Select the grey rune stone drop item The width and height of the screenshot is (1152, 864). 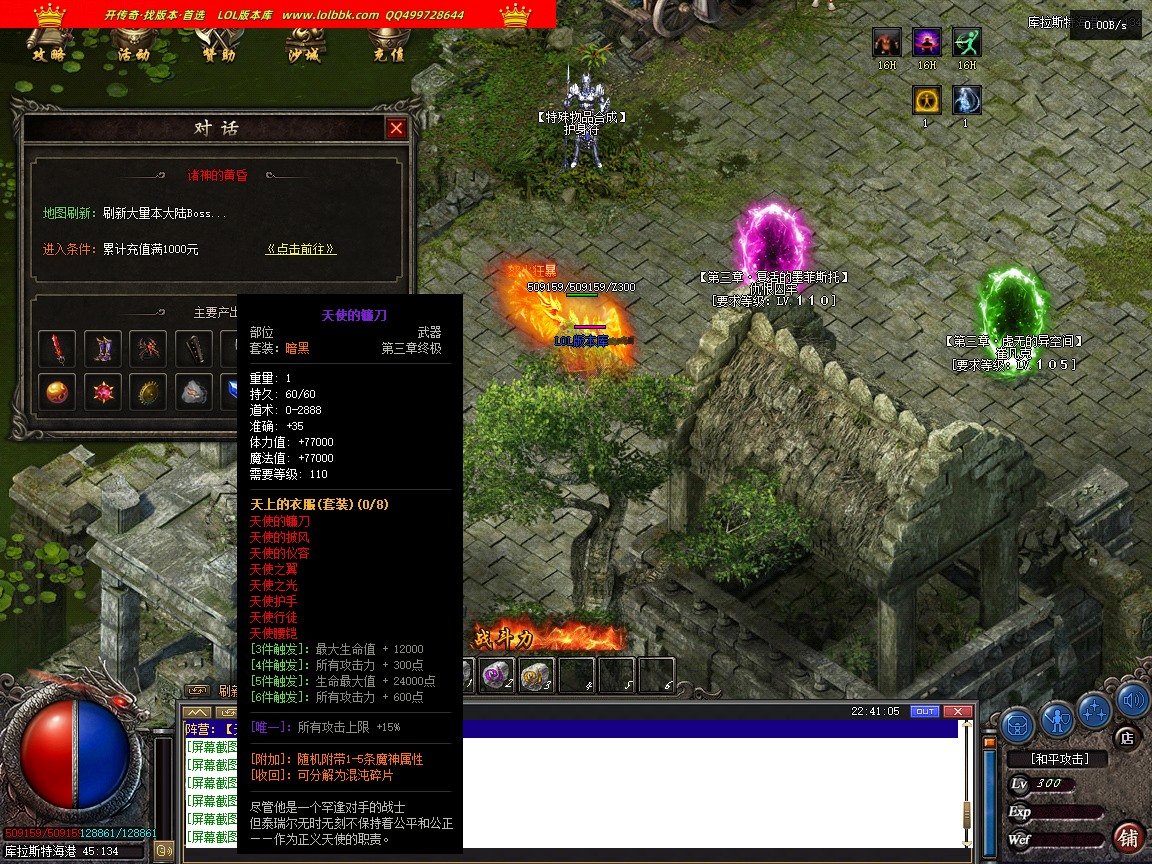pos(195,392)
